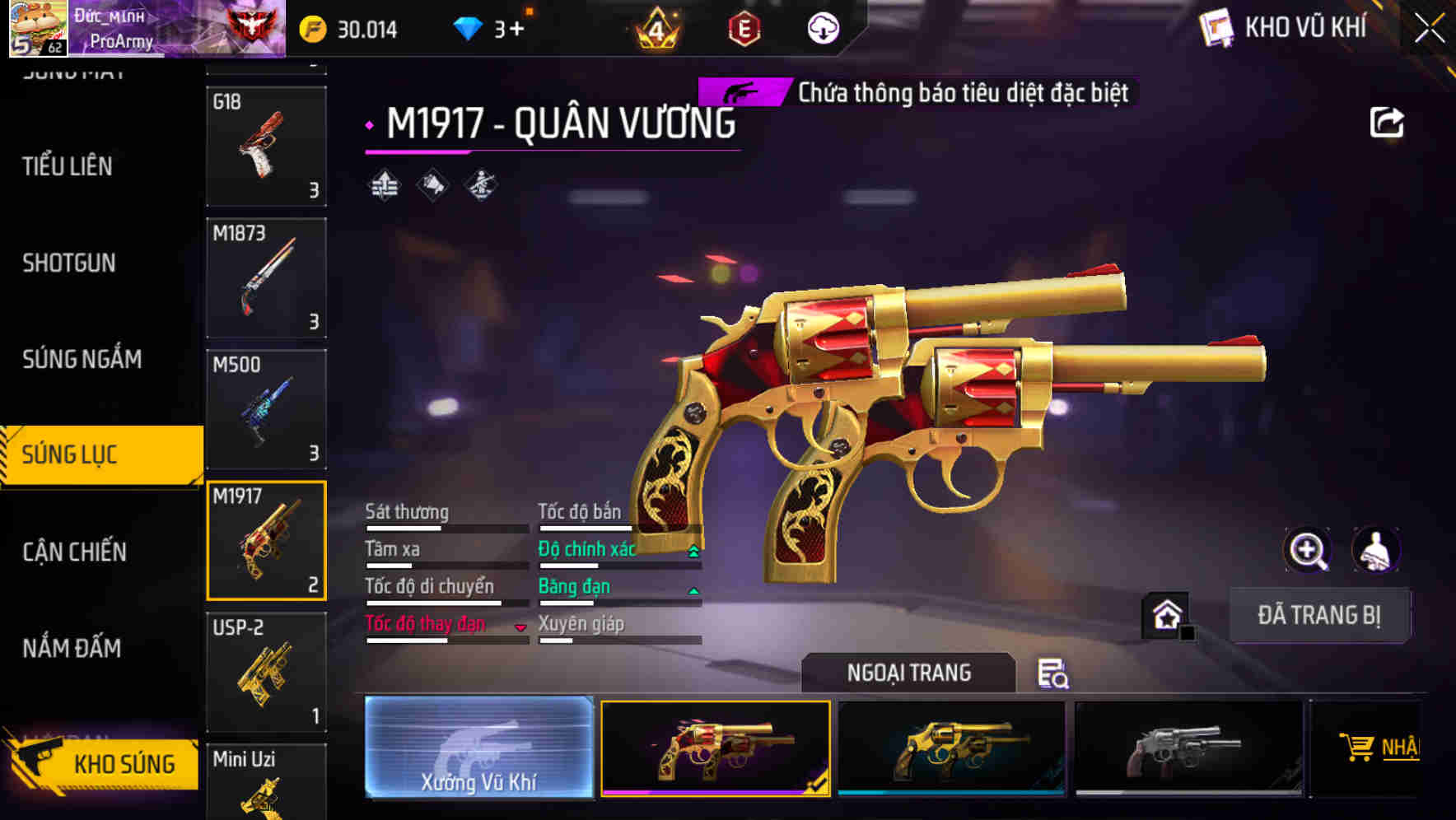Screen dimensions: 1456x820
Task: Switch to the NGOẠI TRANG tab
Action: pos(908,673)
